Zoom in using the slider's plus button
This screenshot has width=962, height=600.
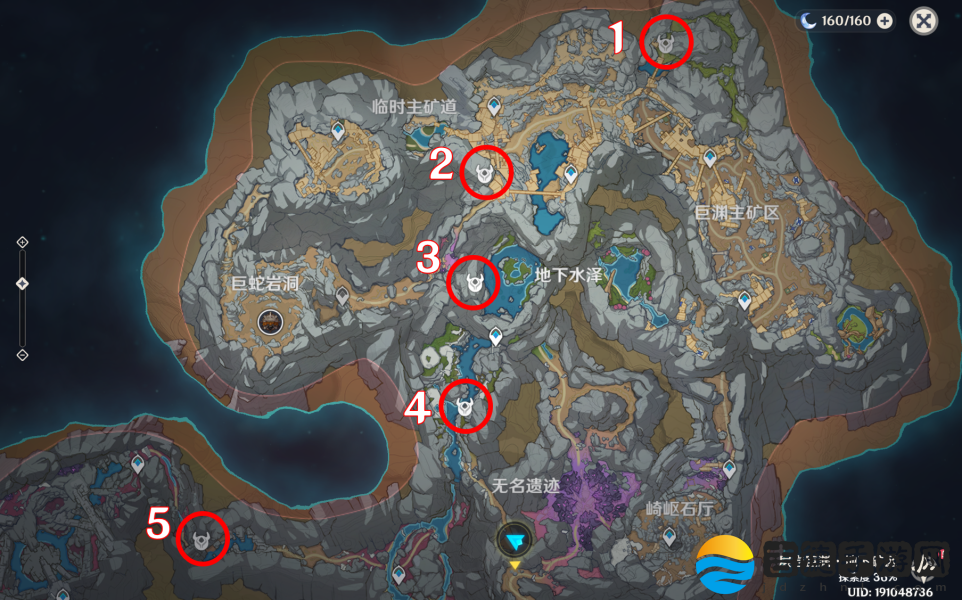tap(22, 242)
